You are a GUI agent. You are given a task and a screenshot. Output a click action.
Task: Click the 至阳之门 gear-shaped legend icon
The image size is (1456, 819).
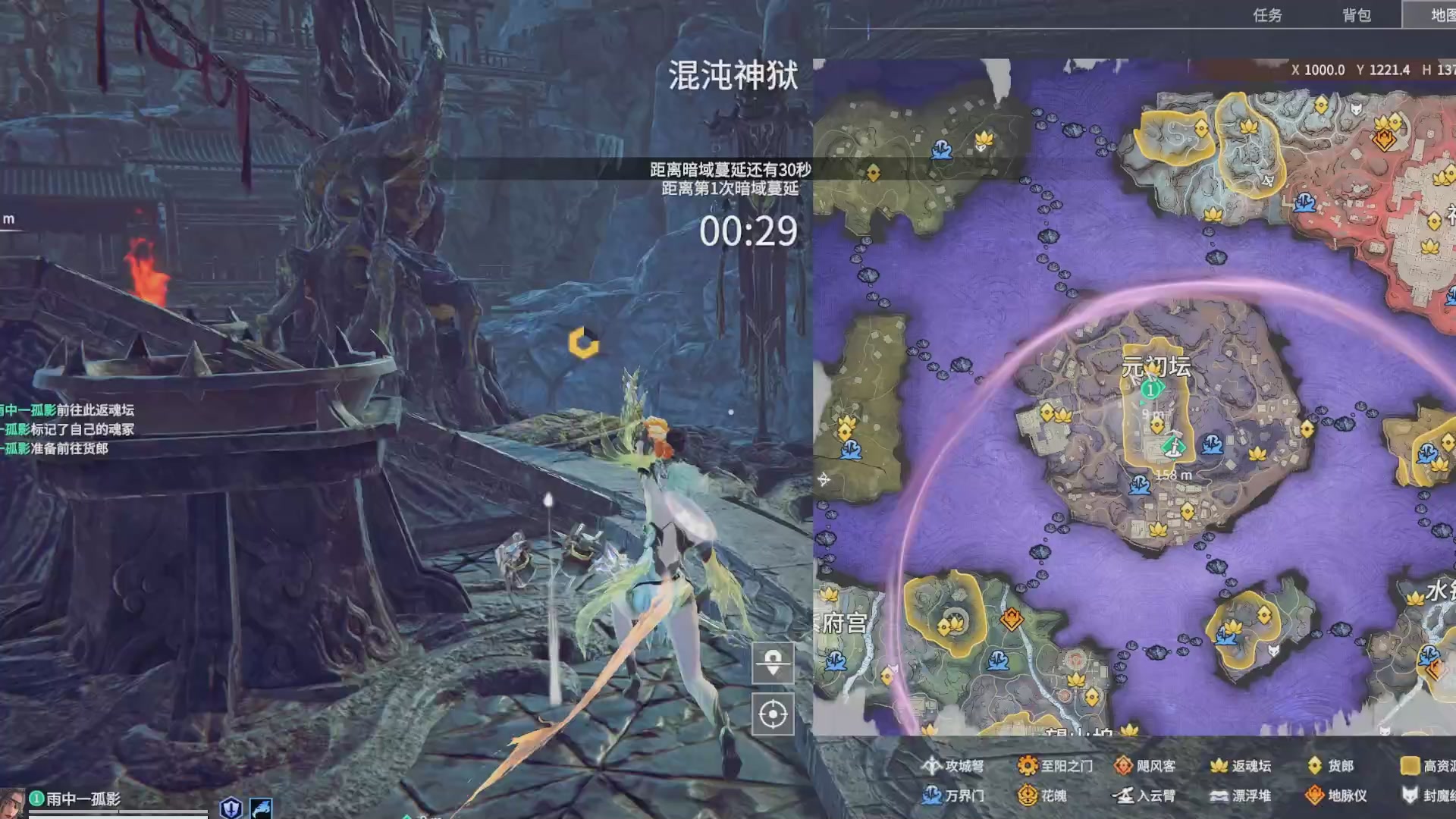click(1028, 765)
